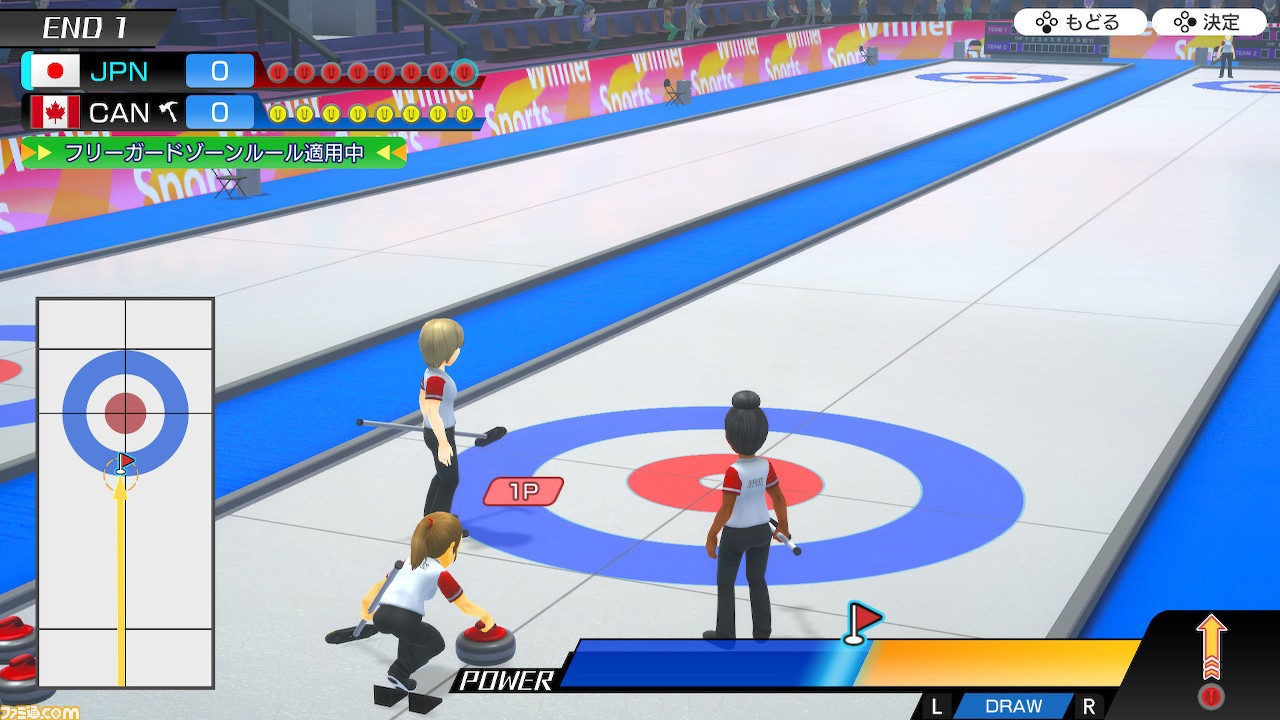Select the DRAW shot type label
Image resolution: width=1280 pixels, height=720 pixels.
pos(1013,706)
